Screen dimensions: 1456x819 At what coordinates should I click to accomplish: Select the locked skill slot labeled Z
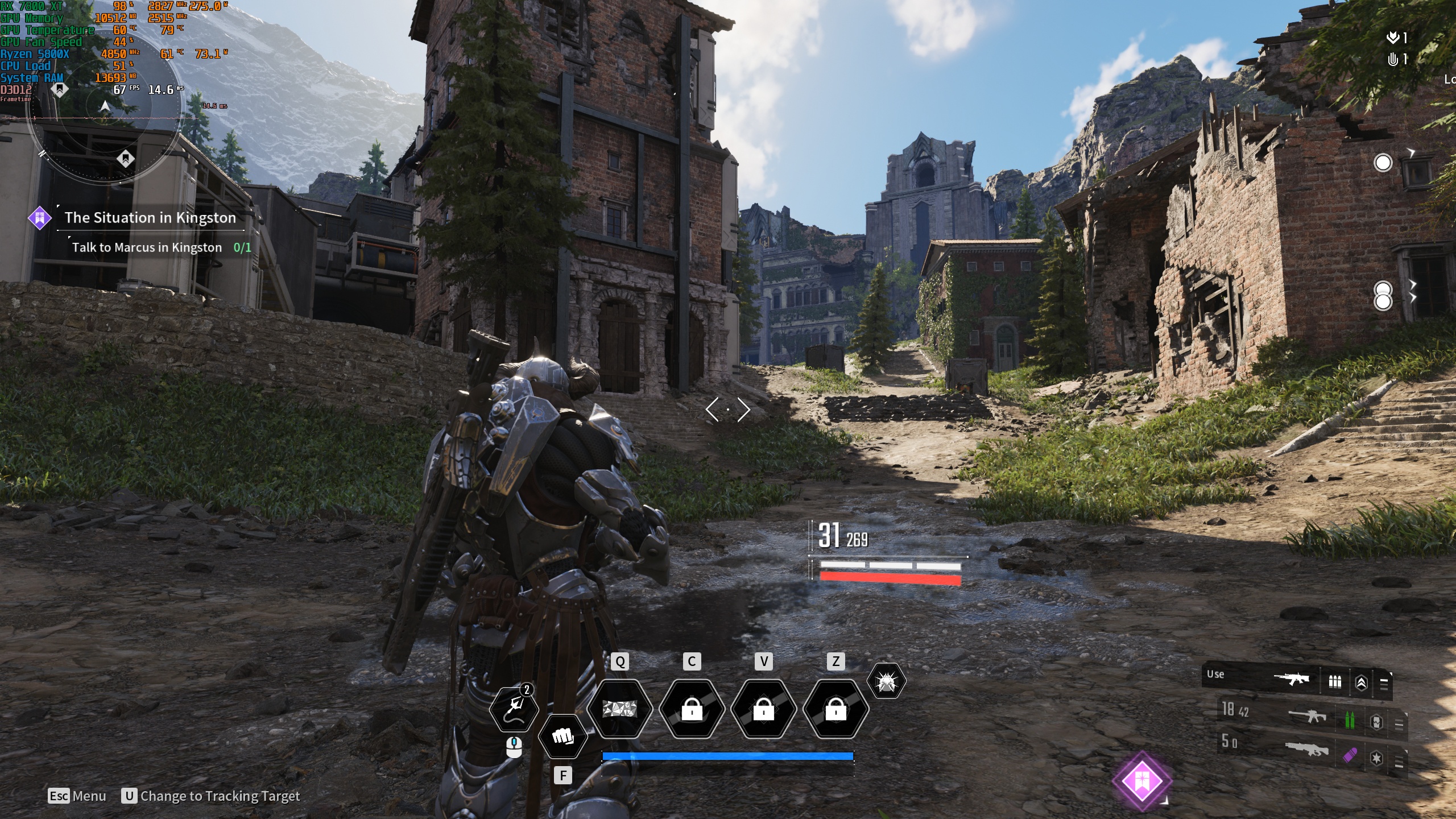835,709
